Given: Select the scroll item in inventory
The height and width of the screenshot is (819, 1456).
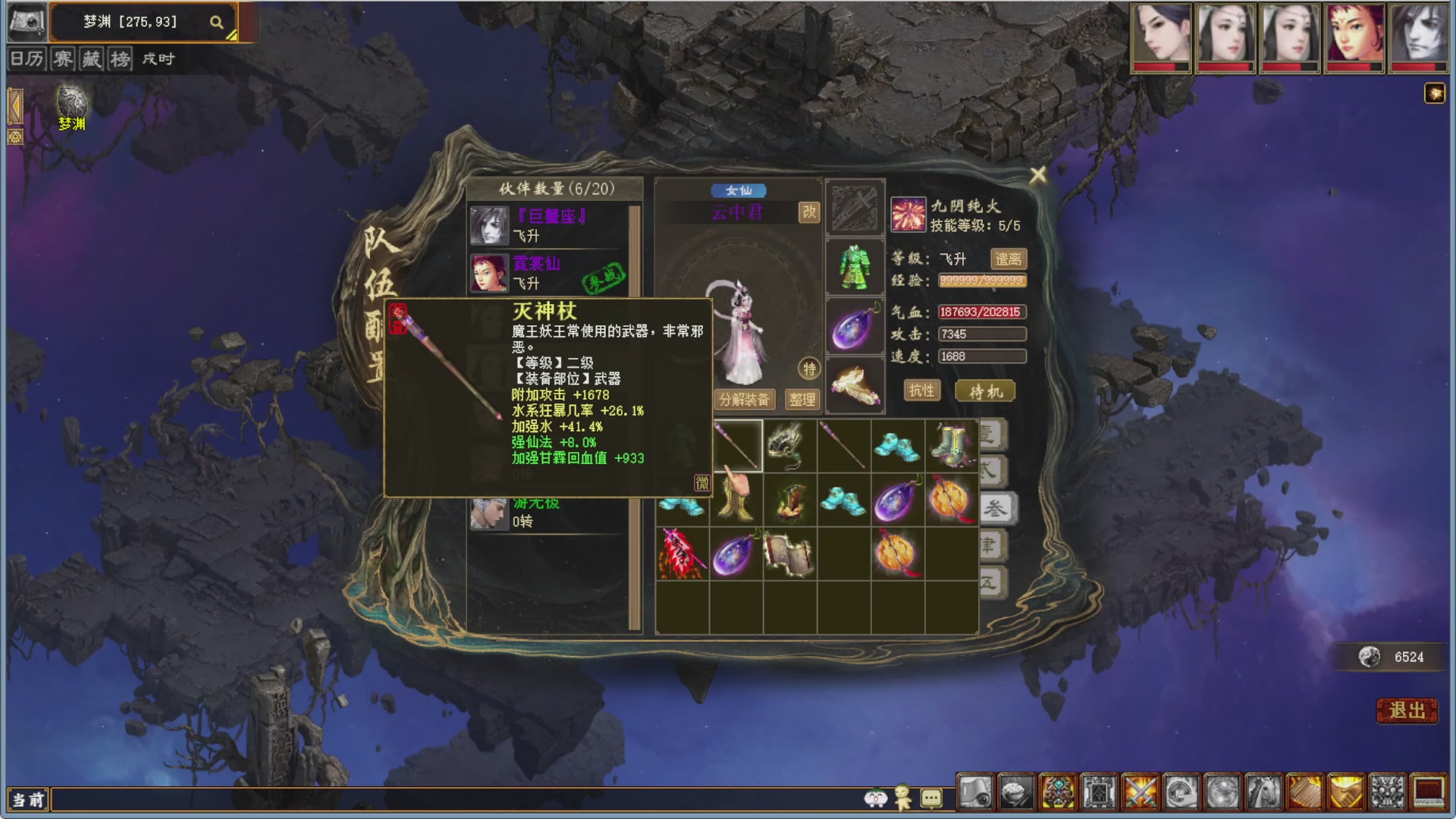Looking at the screenshot, I should tap(789, 554).
